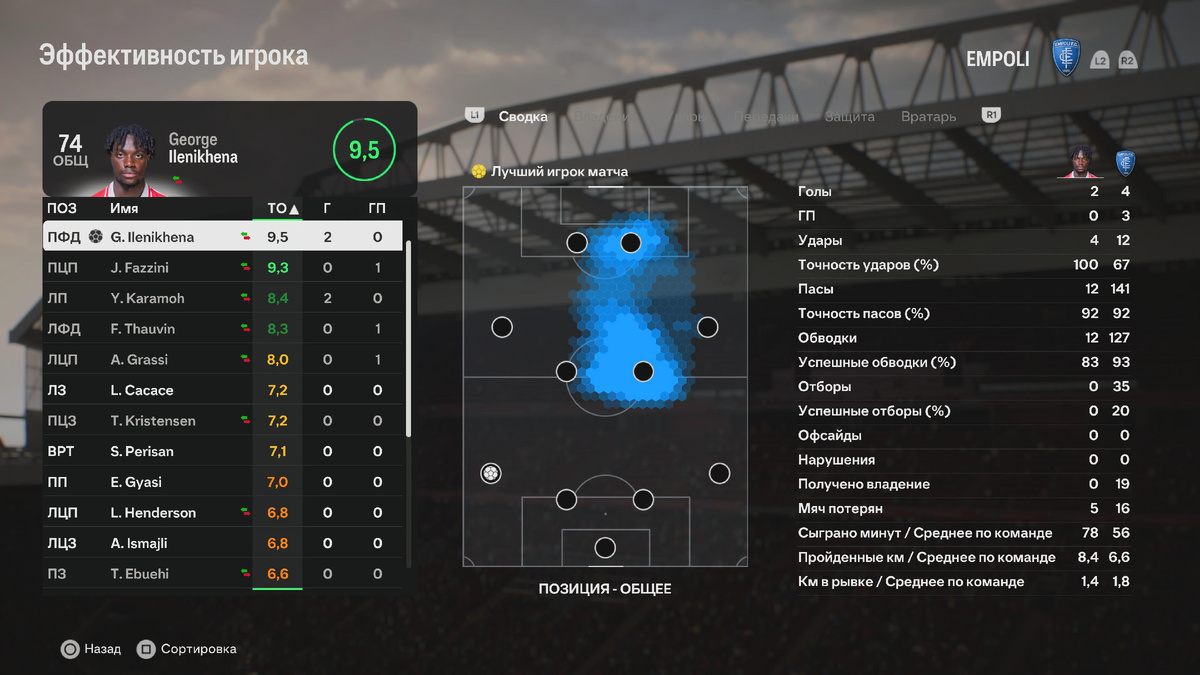Choose L. Cacace in the list

pos(223,390)
